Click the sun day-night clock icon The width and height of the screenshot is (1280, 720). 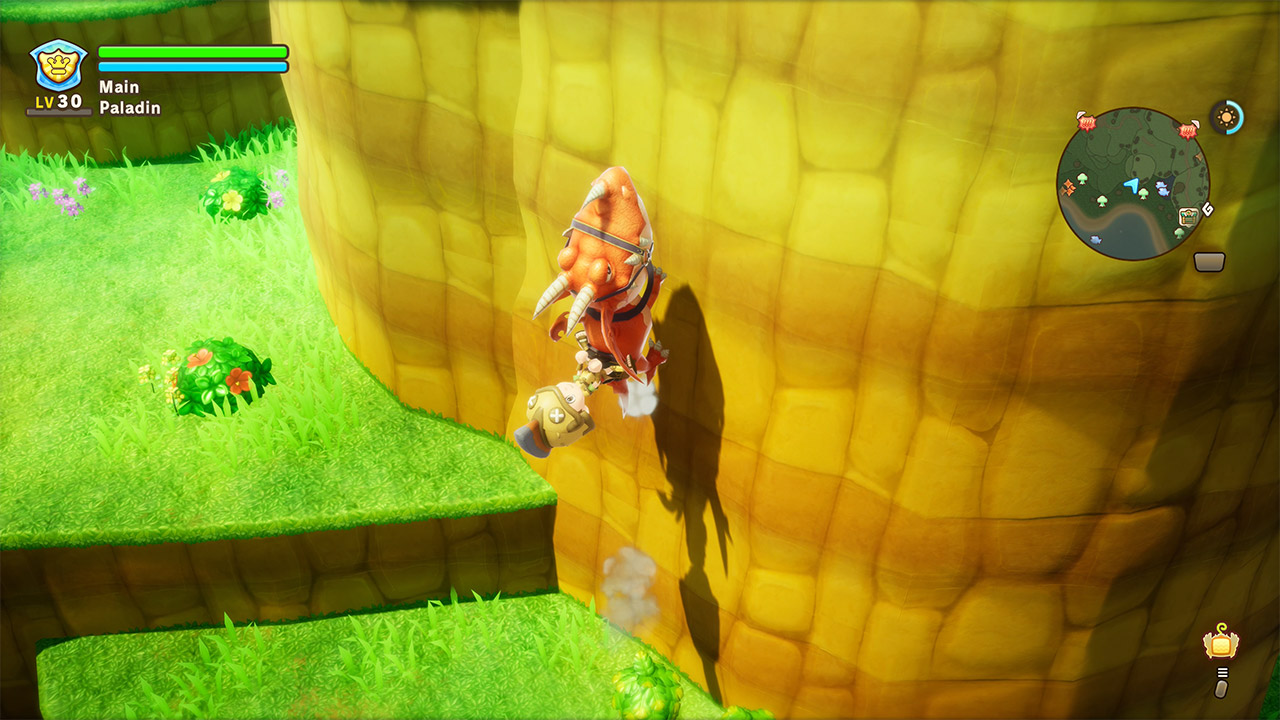1226,117
